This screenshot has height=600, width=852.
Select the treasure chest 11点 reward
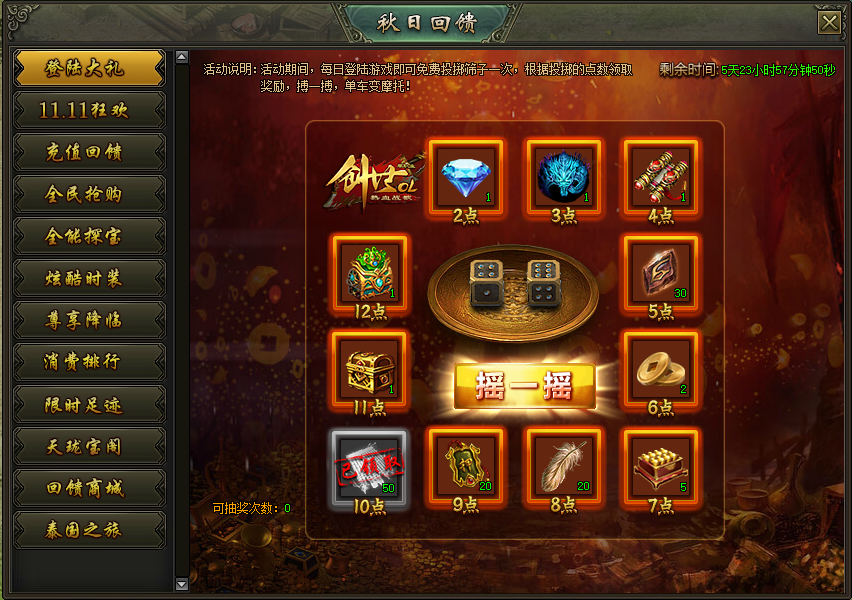tap(369, 369)
